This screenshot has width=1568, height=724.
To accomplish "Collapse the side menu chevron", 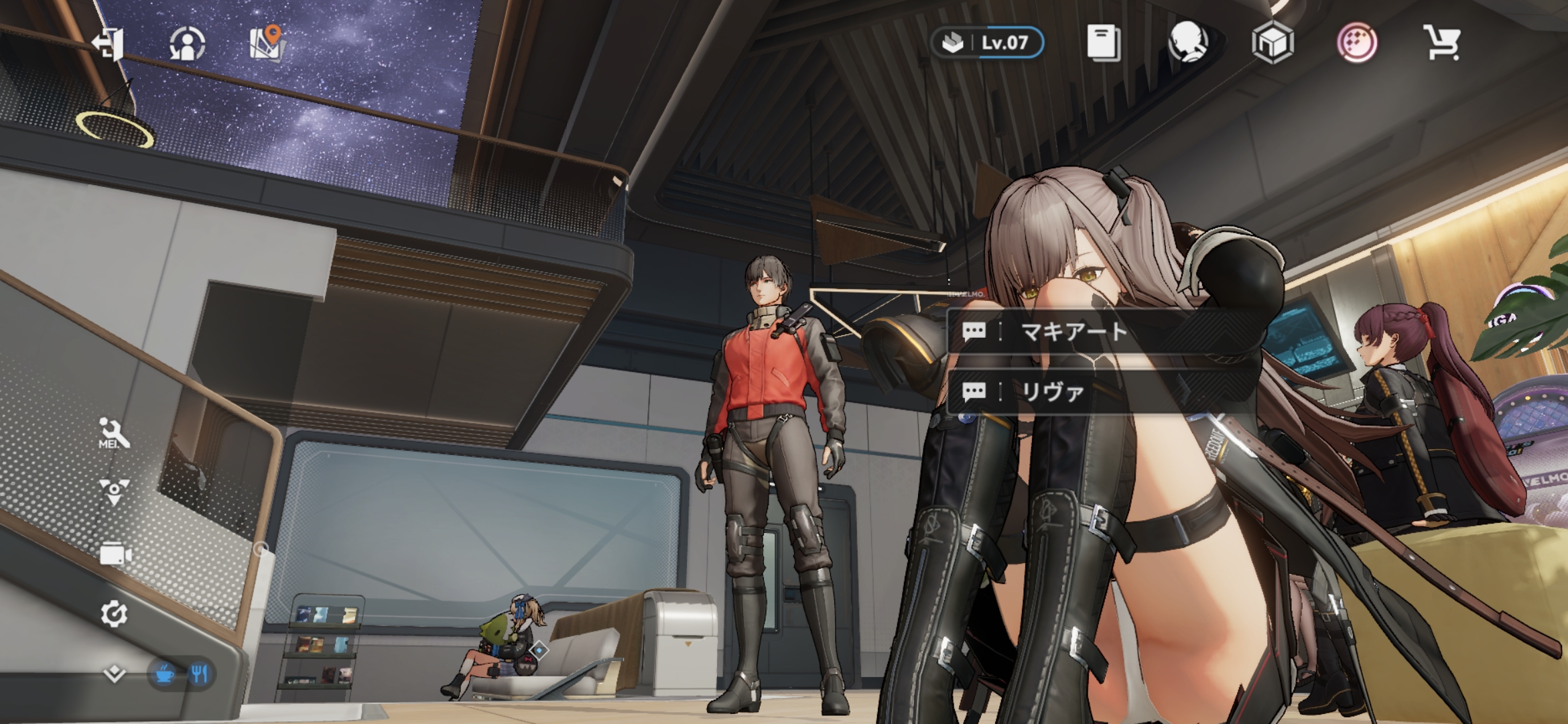I will coord(115,673).
